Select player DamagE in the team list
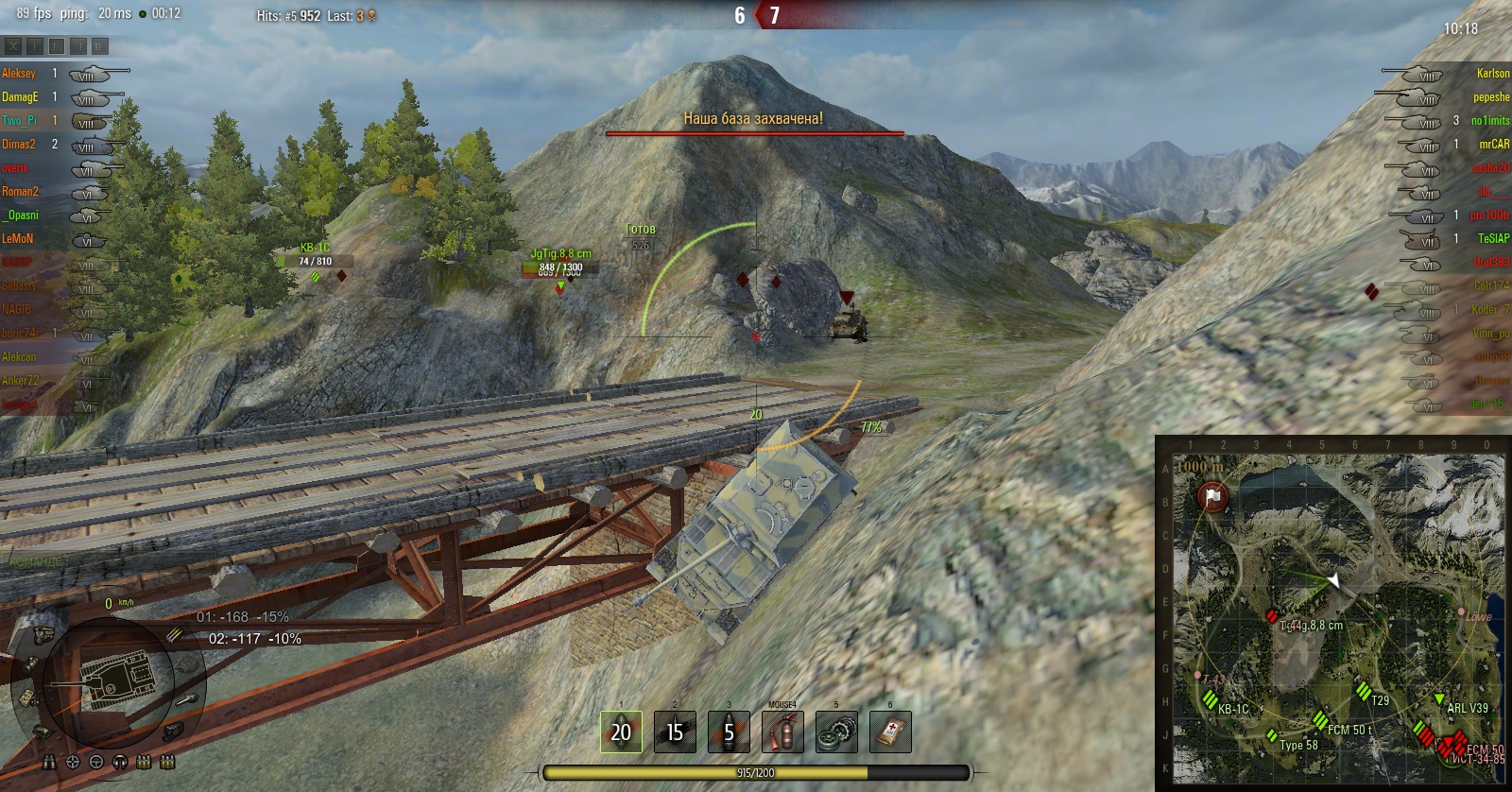This screenshot has height=792, width=1512. tap(20, 96)
